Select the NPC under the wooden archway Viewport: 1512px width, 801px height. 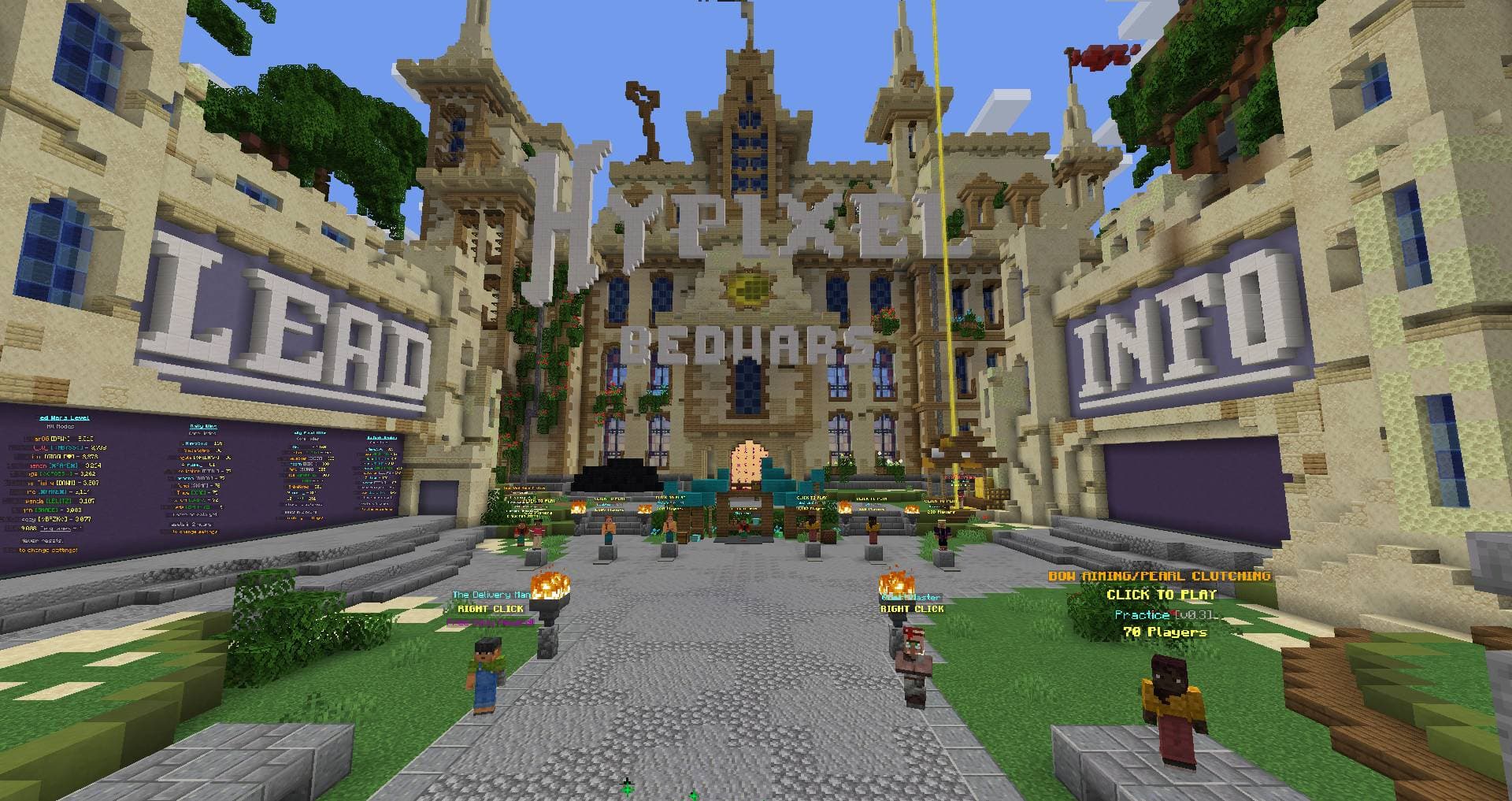[x=743, y=525]
